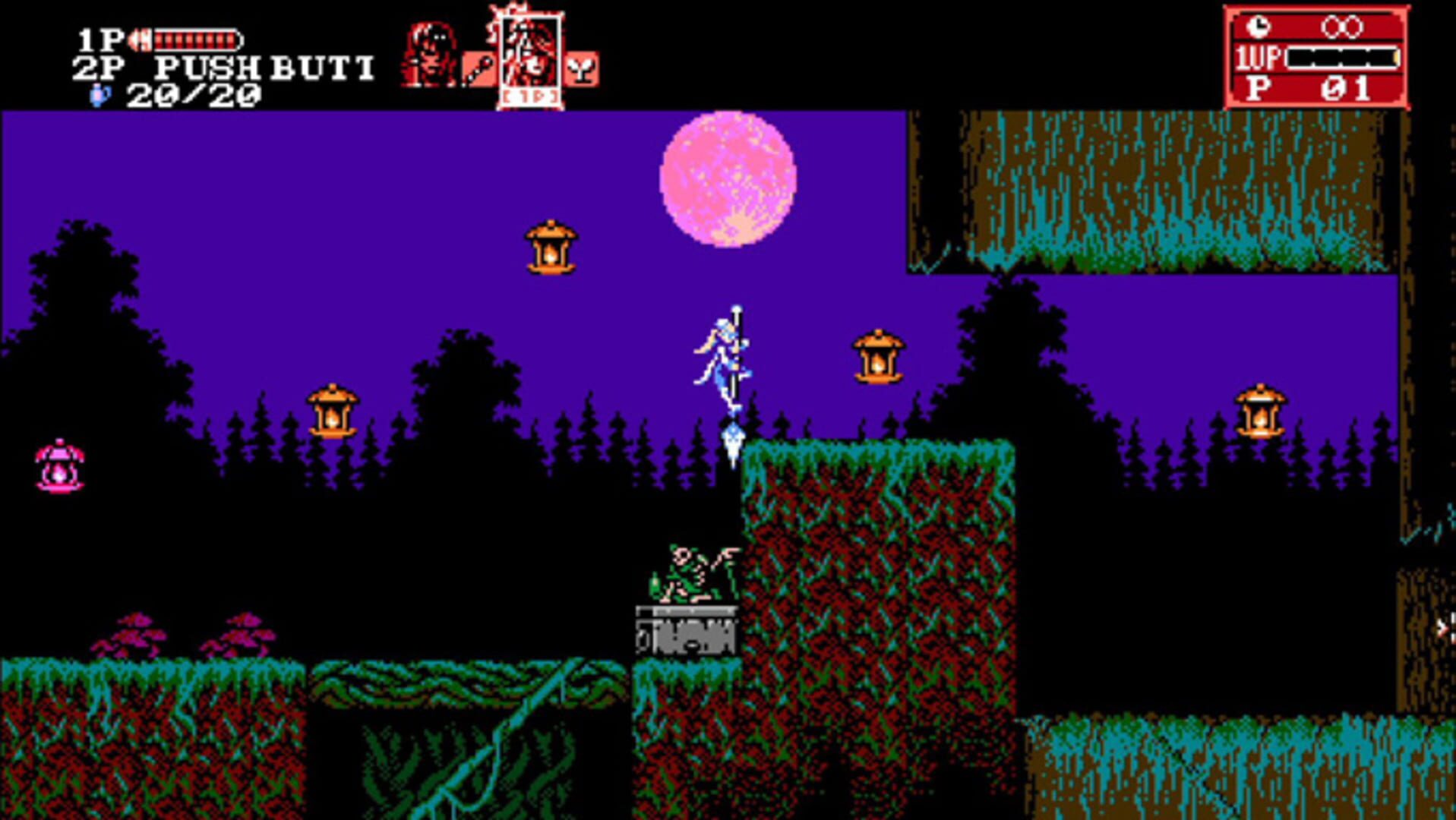The width and height of the screenshot is (1456, 820).
Task: Click the arrow cursor icon beside 1P health
Action: click(x=141, y=39)
